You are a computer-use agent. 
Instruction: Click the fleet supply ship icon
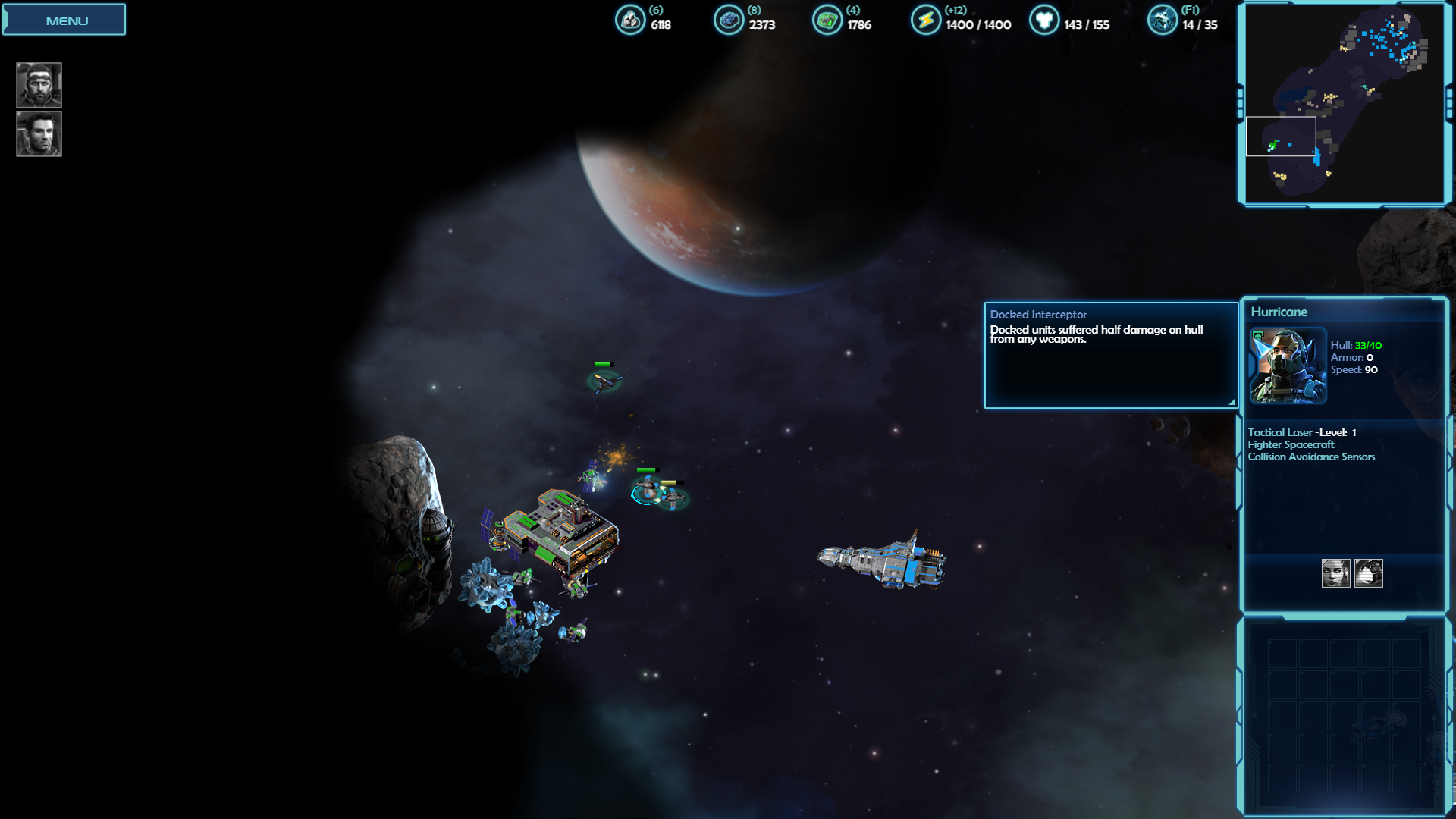coord(1162,20)
